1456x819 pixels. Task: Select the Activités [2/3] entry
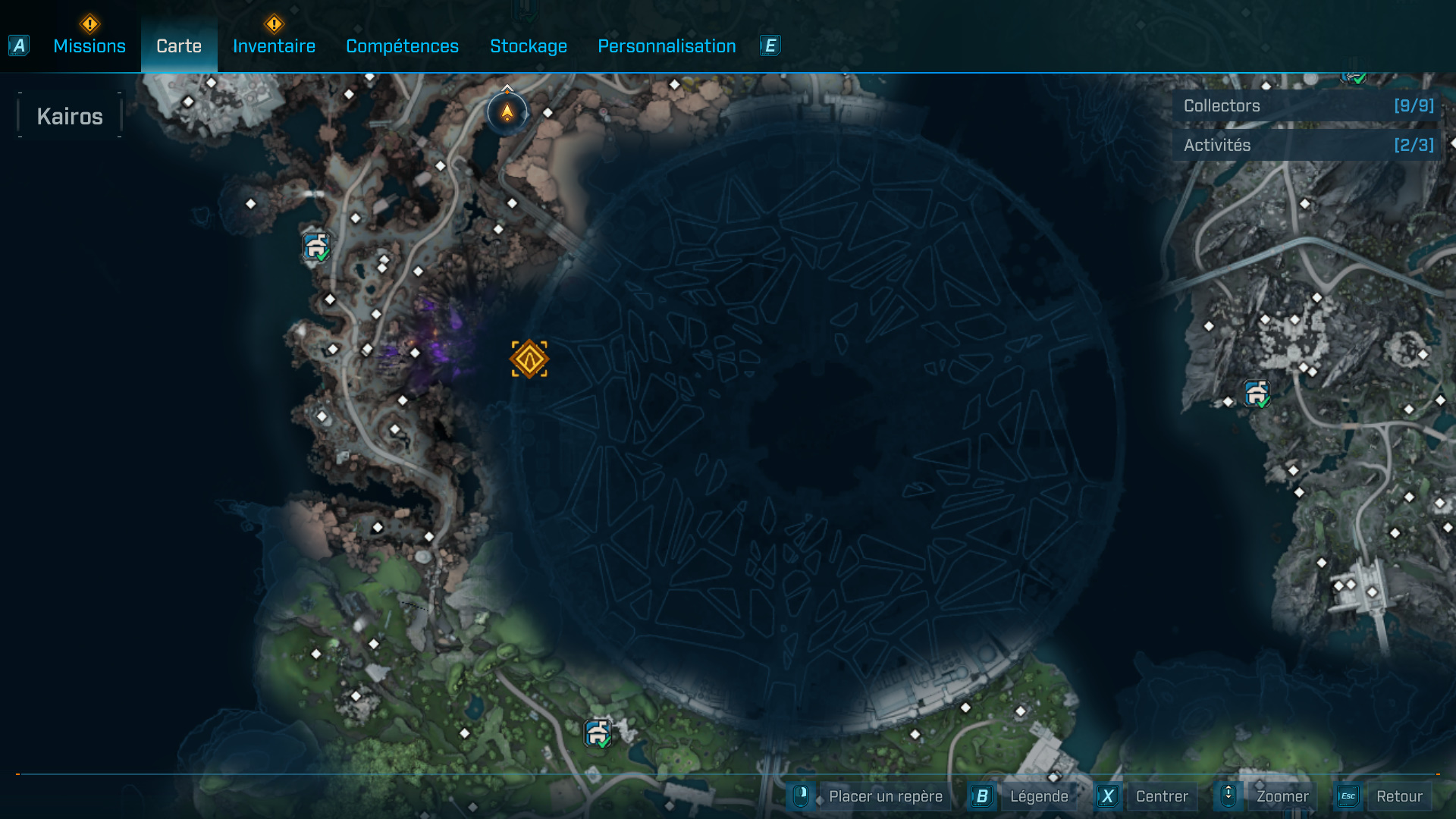(1303, 145)
